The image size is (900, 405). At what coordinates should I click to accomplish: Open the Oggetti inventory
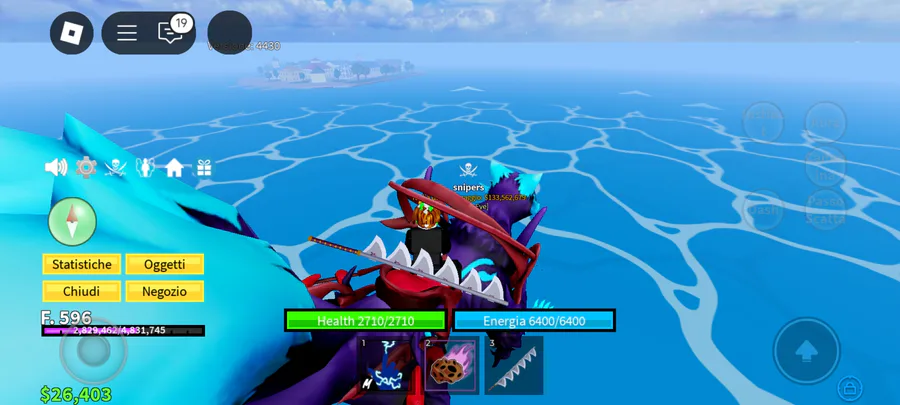(x=164, y=264)
